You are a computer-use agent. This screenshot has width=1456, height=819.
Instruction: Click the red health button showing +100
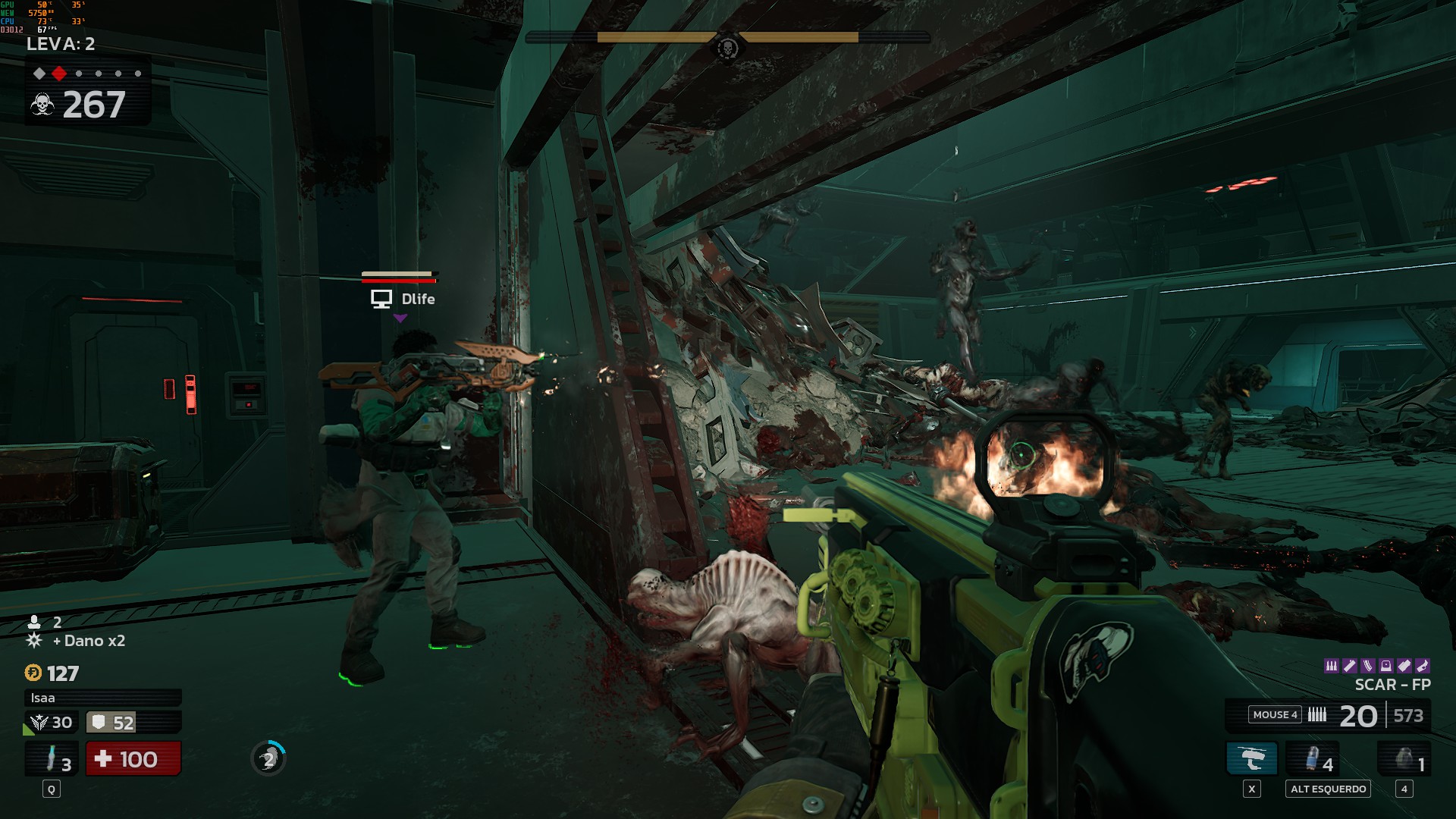[133, 759]
